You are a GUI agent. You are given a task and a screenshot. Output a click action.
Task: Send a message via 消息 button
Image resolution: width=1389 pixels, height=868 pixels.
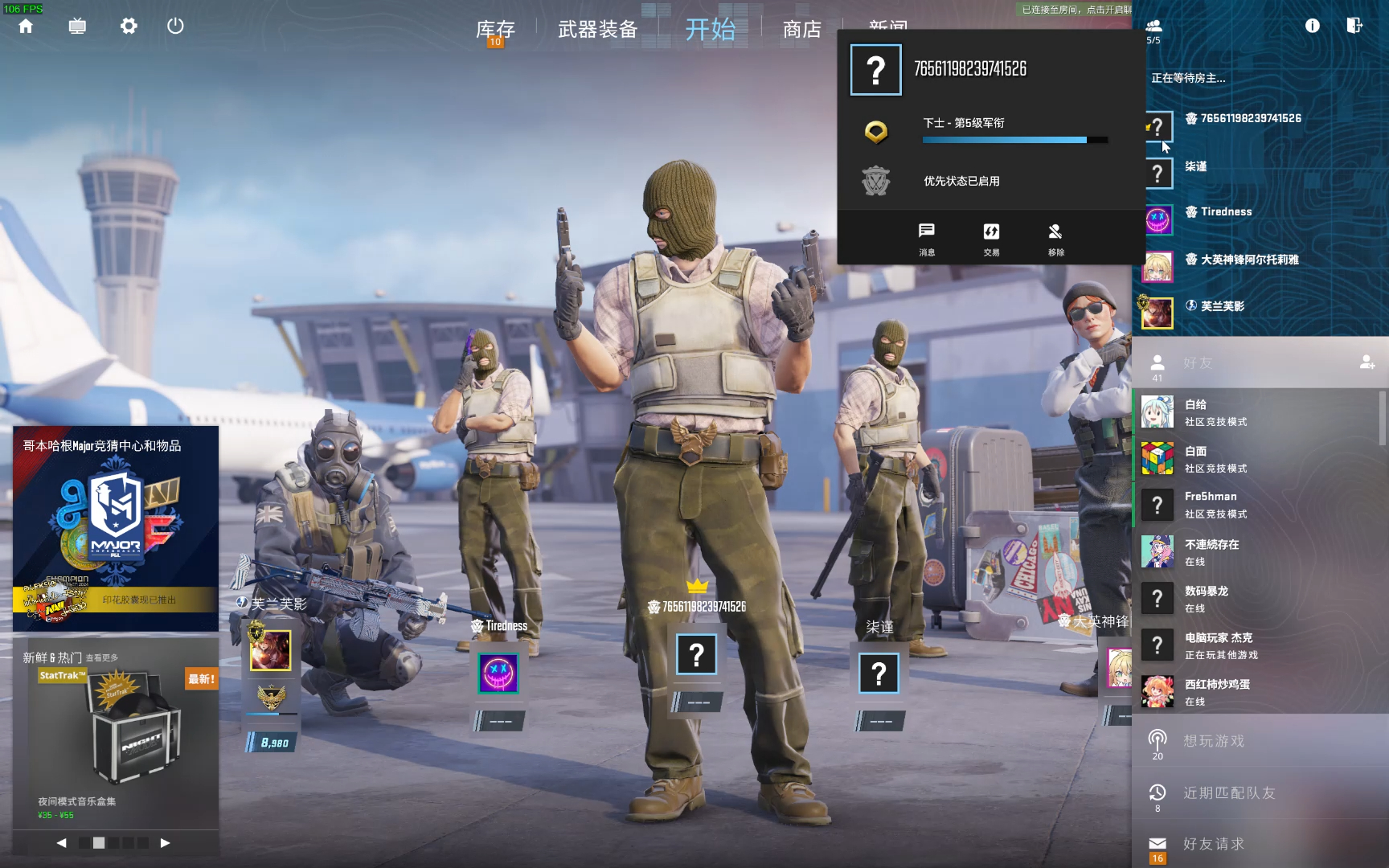pyautogui.click(x=927, y=239)
